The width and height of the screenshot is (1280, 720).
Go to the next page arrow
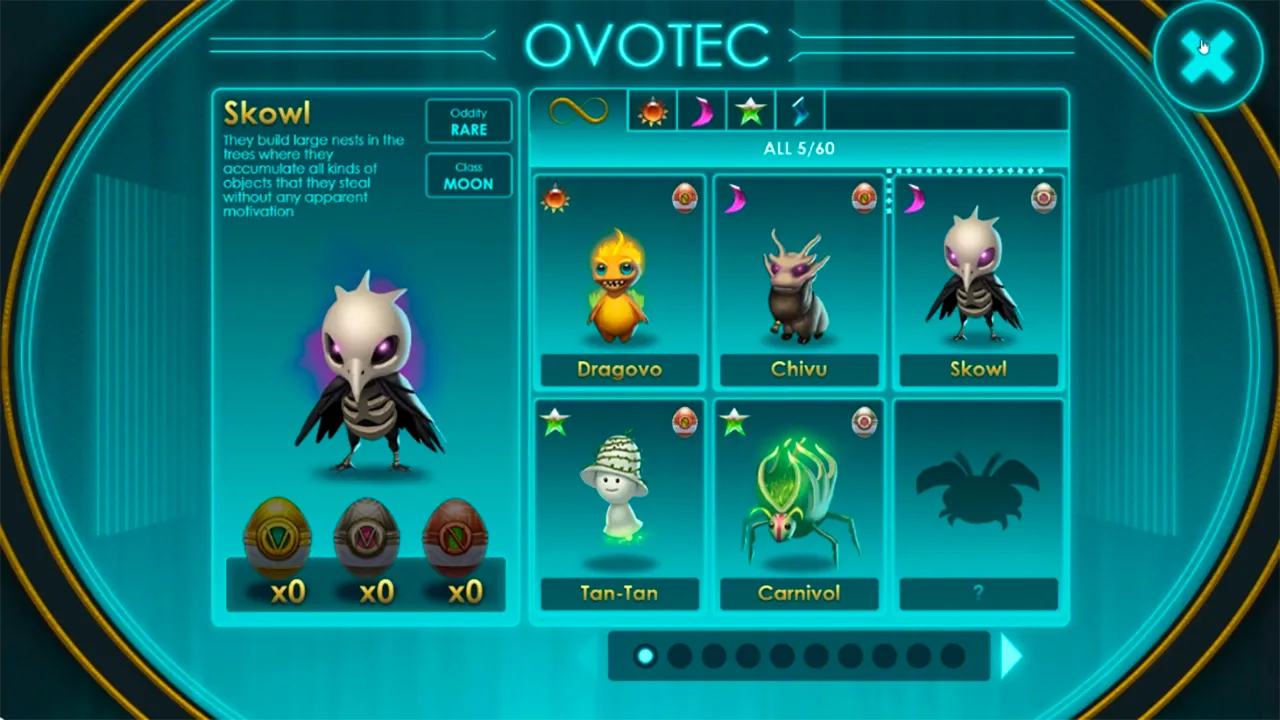pos(1011,656)
